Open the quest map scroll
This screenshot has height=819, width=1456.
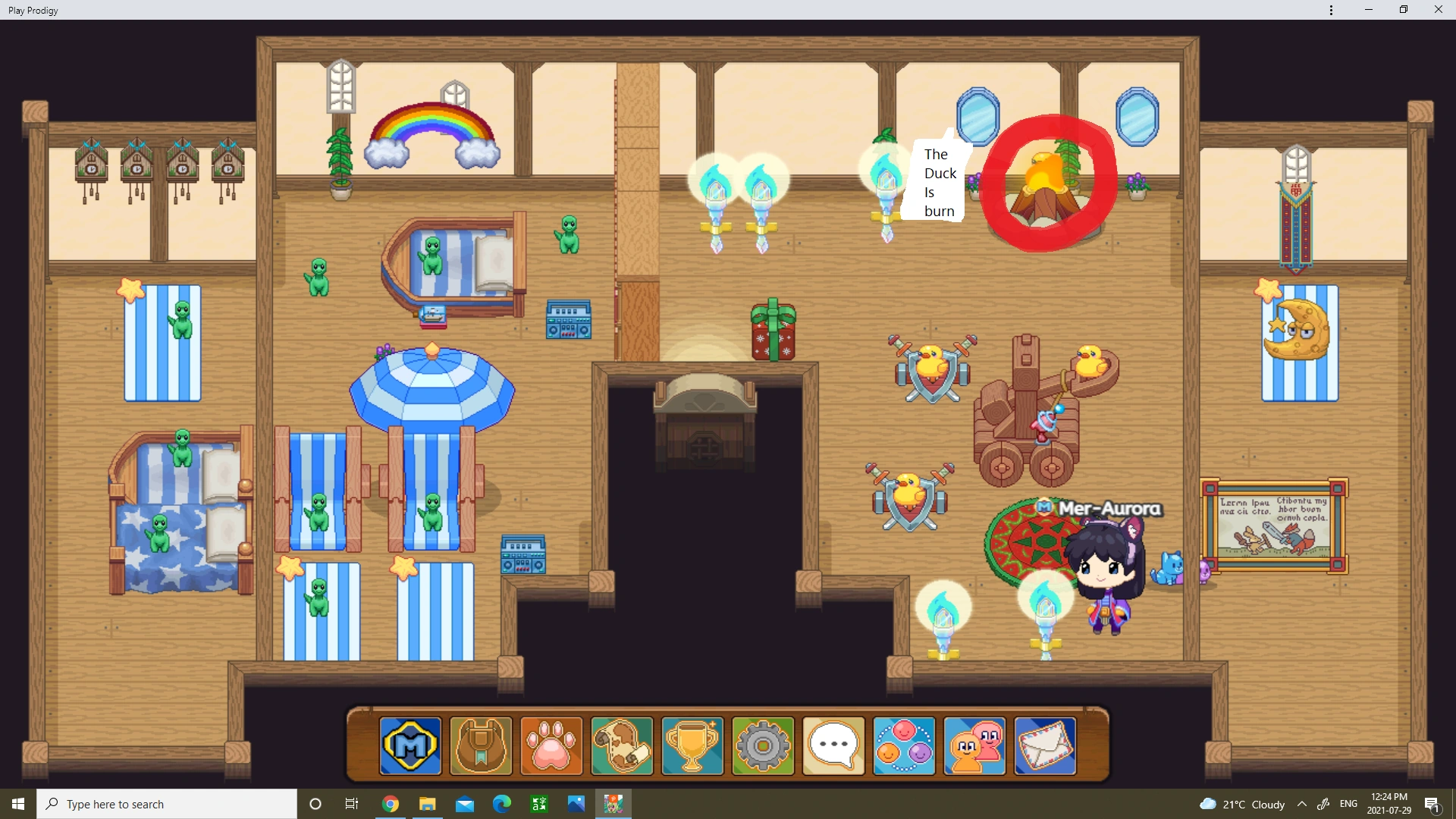click(621, 747)
